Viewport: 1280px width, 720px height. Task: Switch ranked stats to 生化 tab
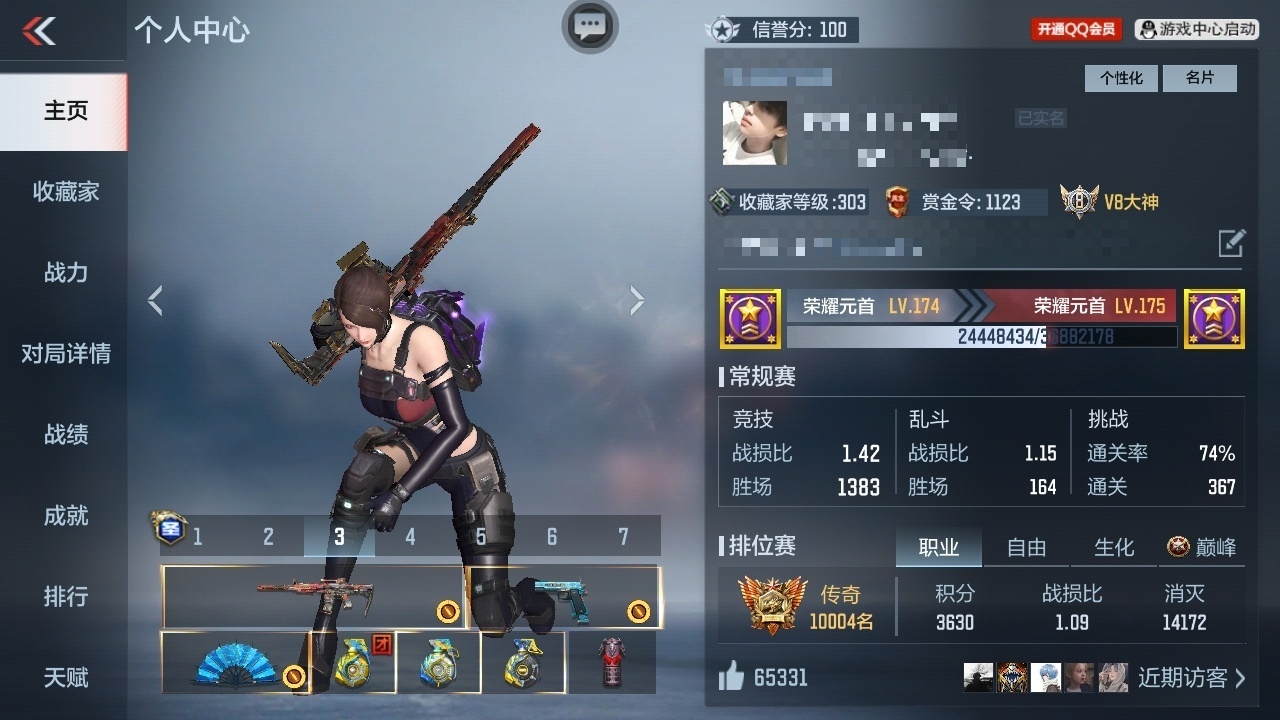point(1114,547)
